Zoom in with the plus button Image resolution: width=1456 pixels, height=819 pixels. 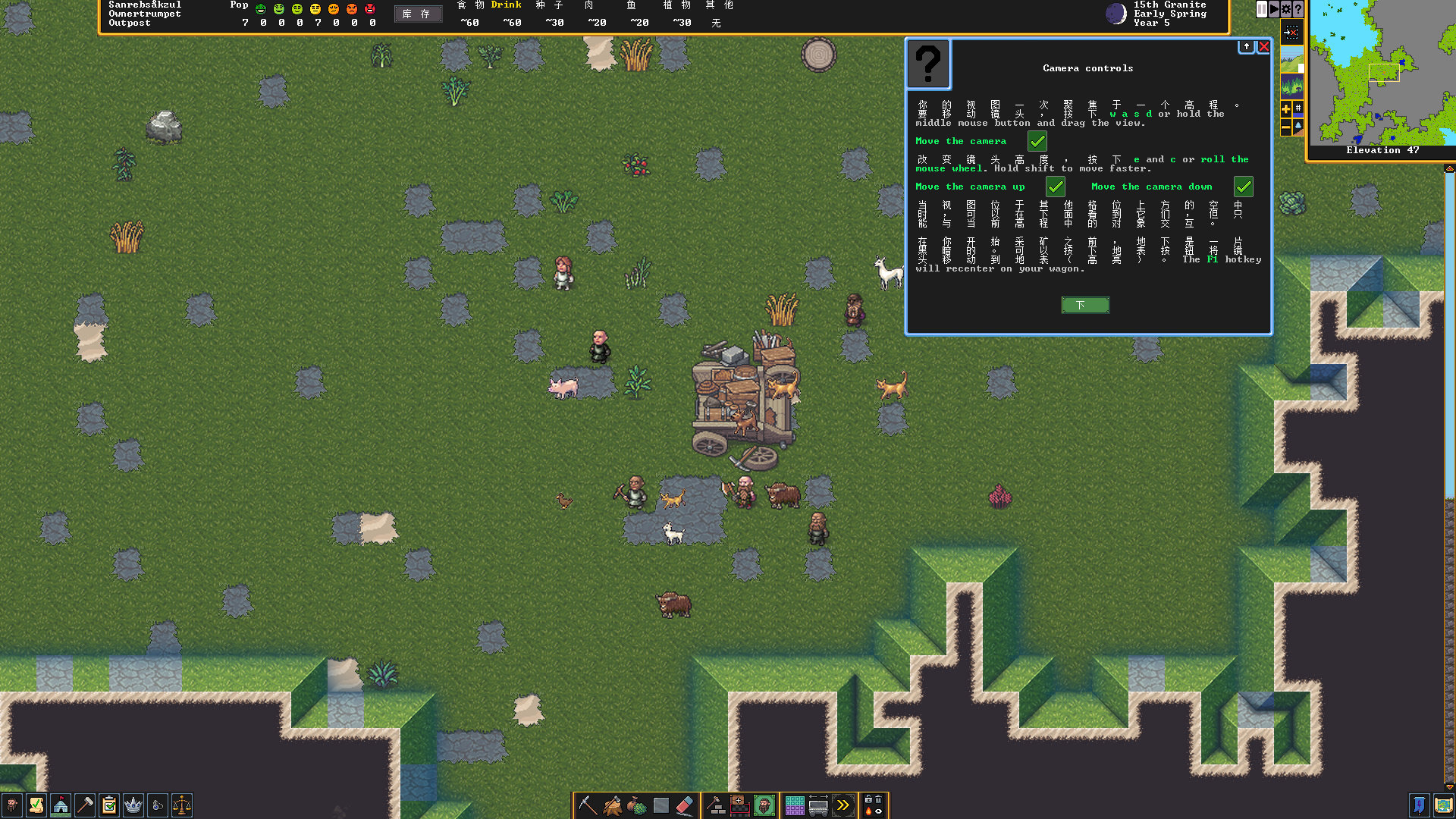(1286, 109)
